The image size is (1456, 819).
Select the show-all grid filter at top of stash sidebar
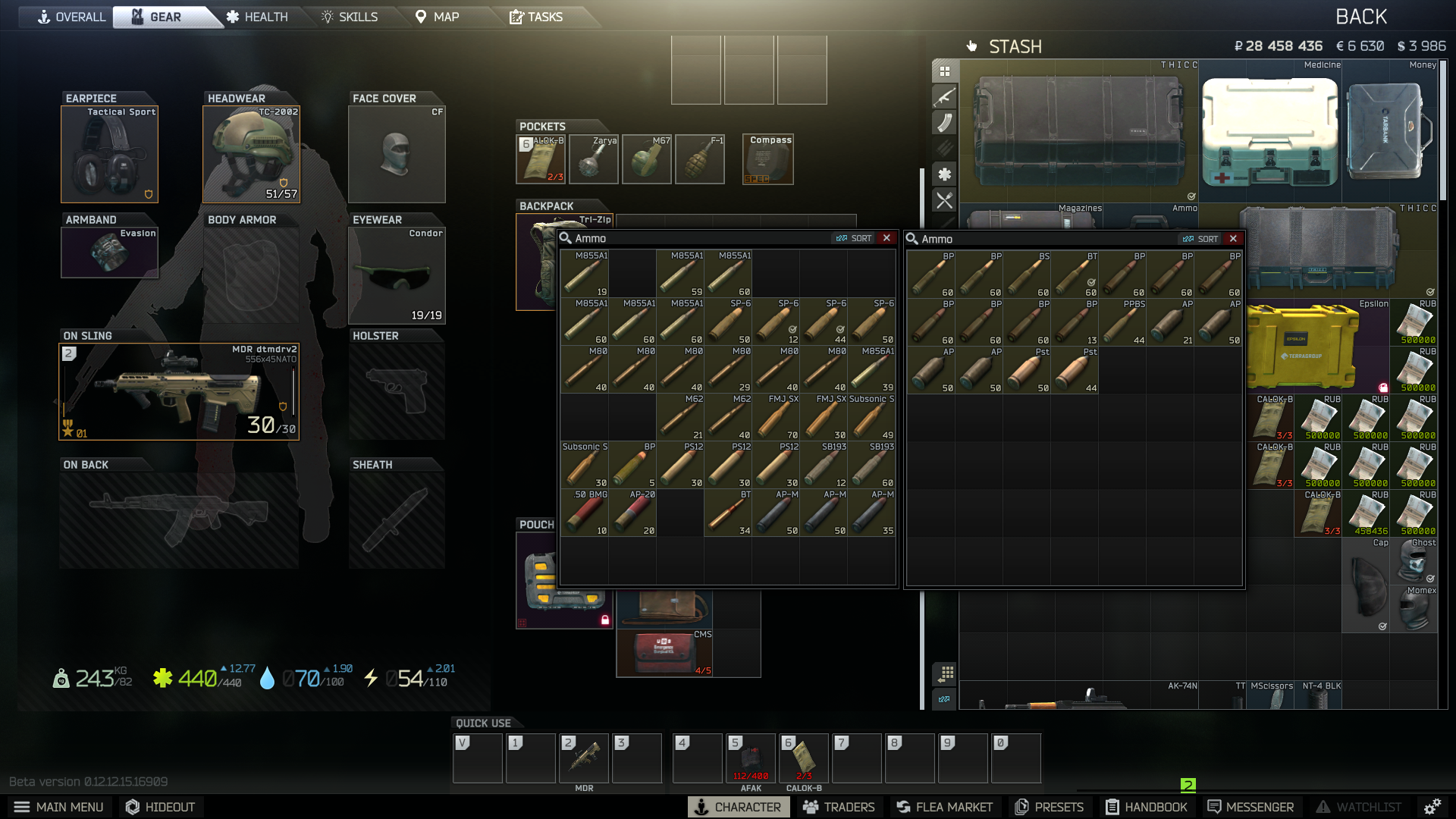coord(943,71)
